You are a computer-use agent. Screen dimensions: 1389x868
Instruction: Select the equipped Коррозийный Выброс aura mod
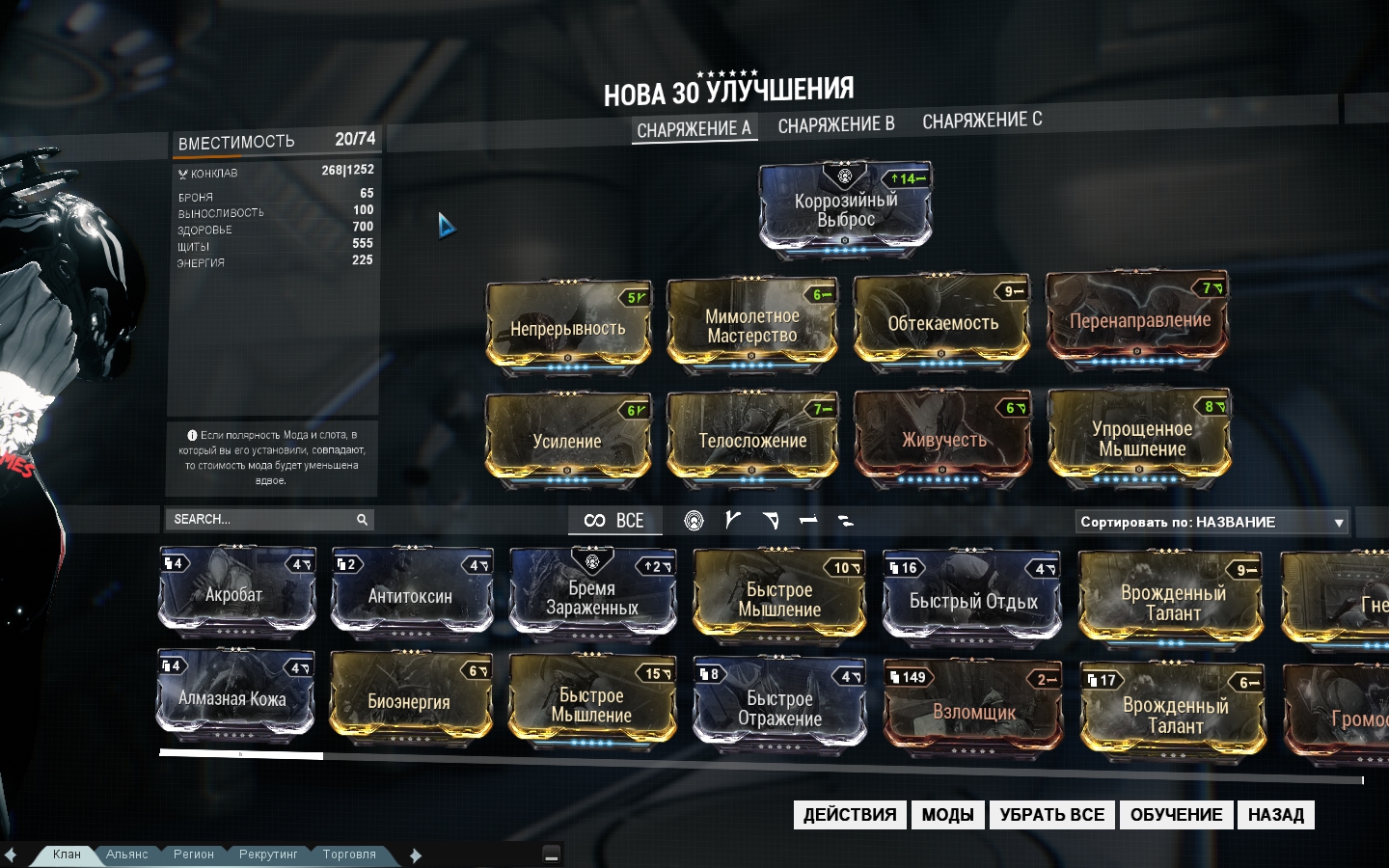845,209
